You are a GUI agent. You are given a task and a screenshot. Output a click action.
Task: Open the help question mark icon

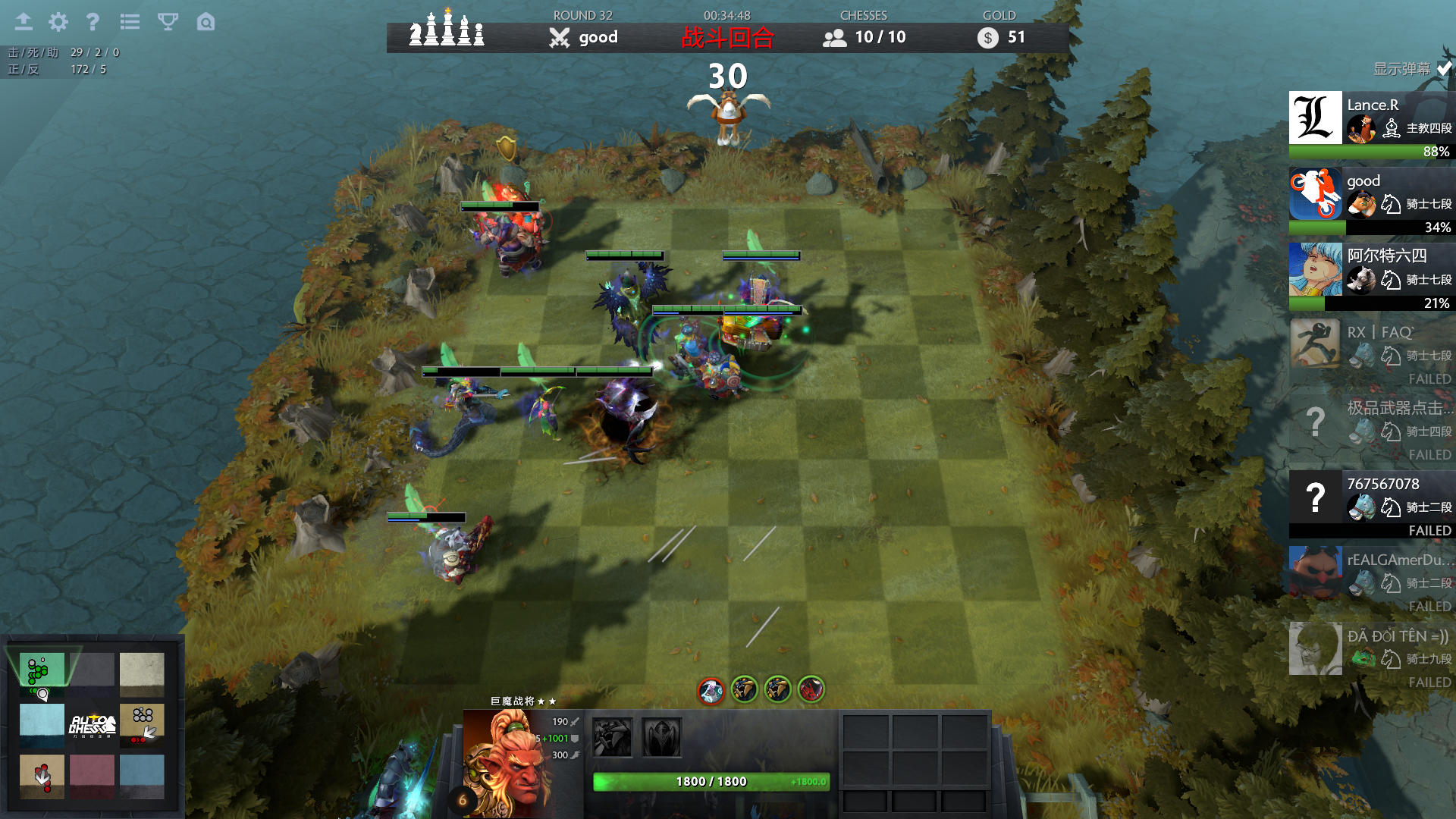(93, 22)
